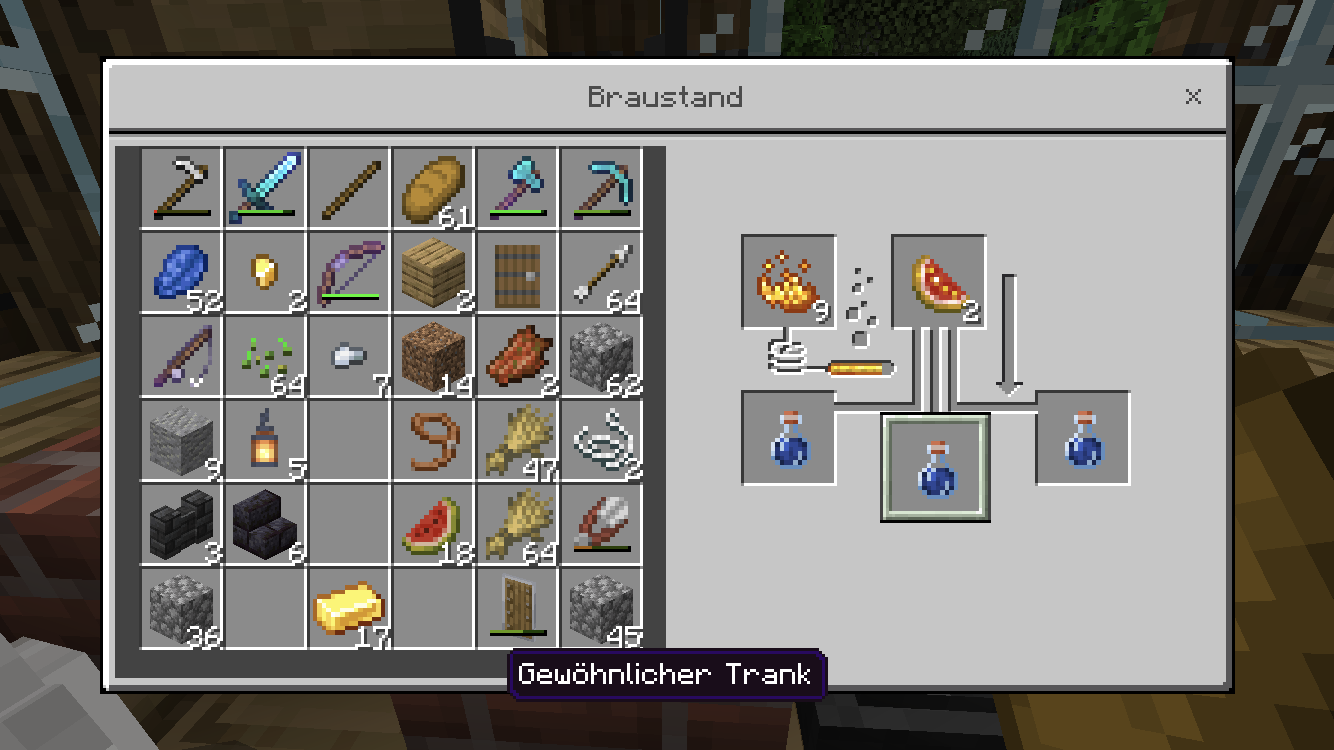1334x750 pixels.
Task: Select the diamond pickaxe
Action: 601,187
